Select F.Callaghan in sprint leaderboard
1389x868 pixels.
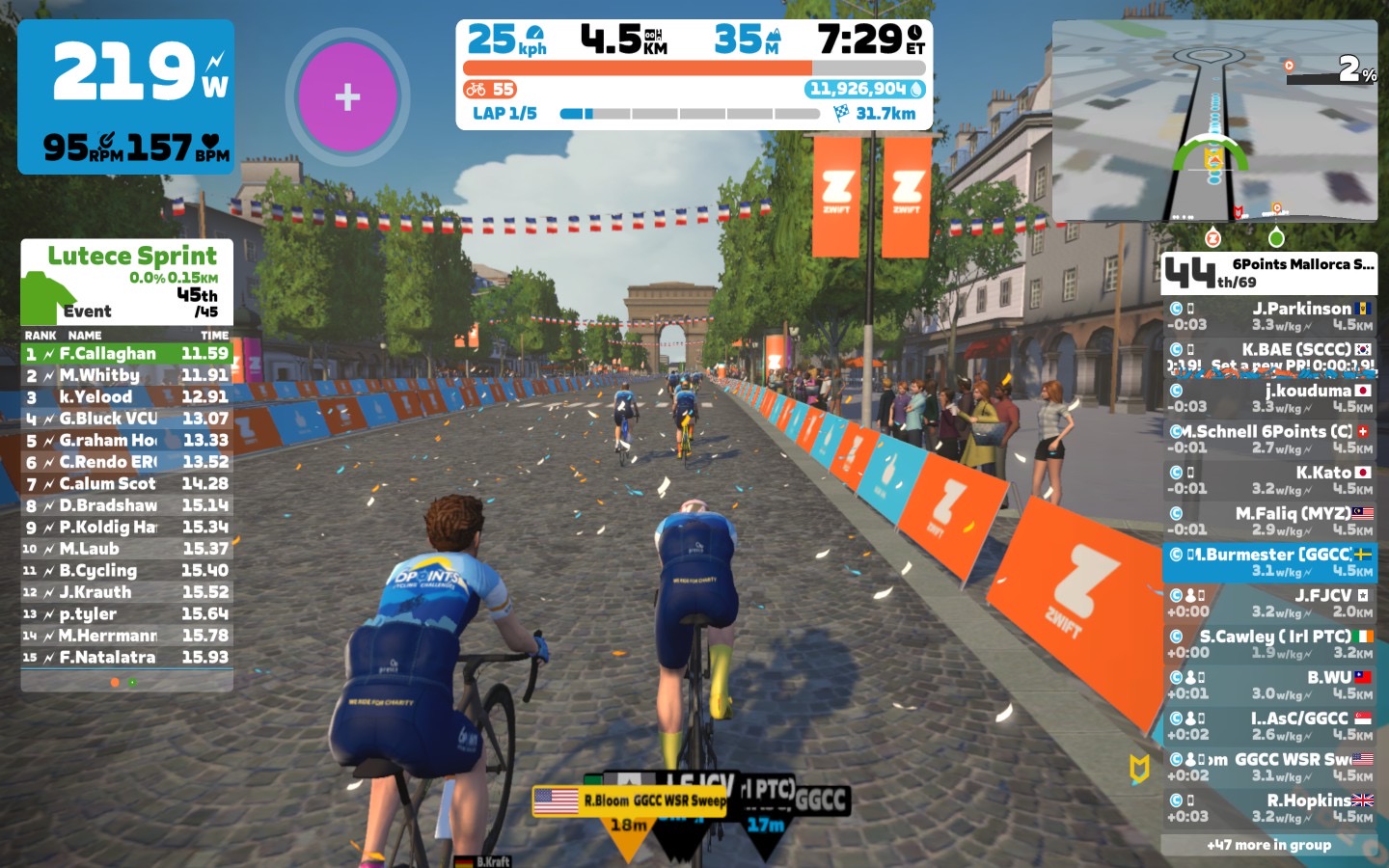126,354
